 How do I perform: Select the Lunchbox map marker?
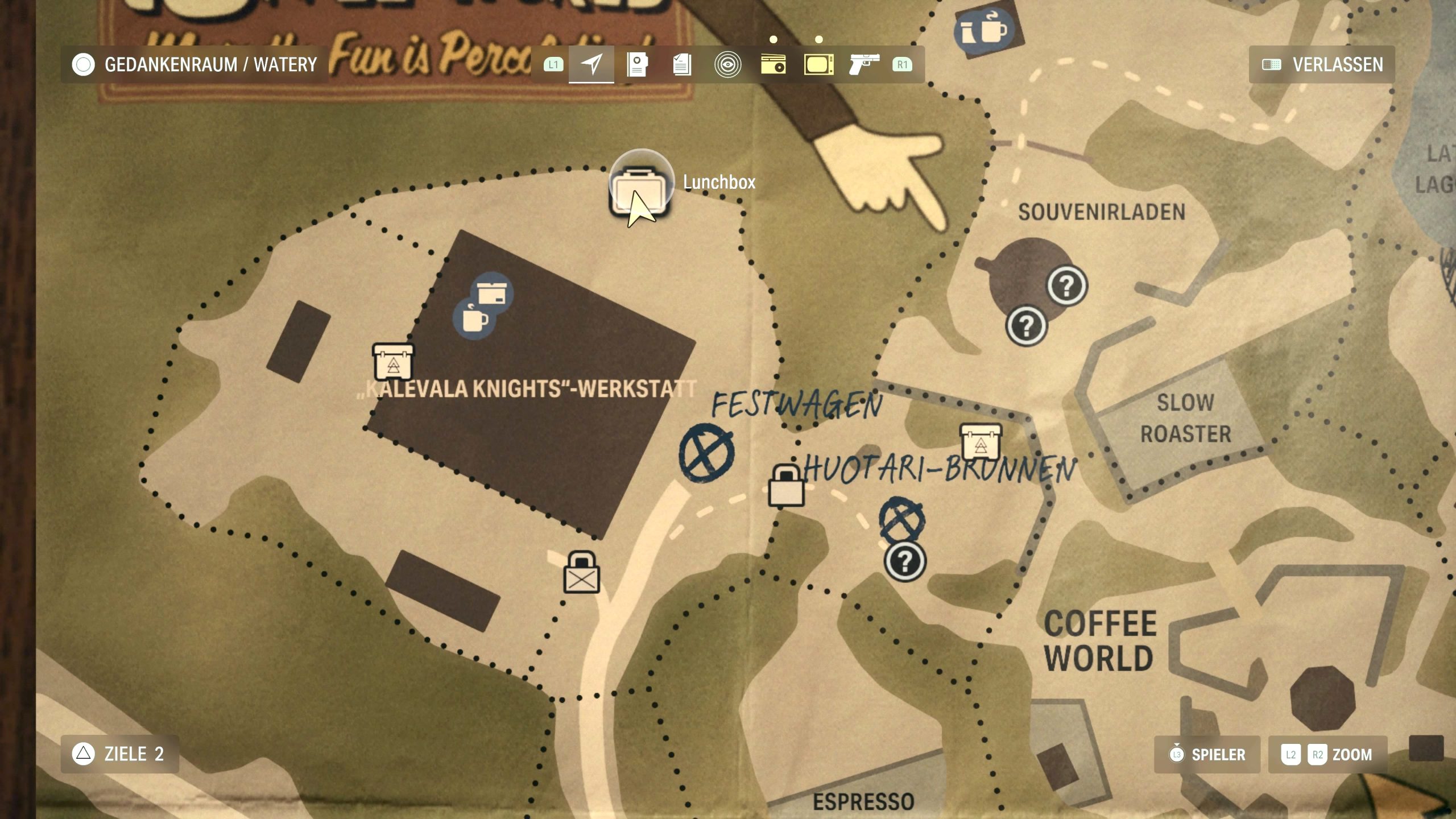point(640,188)
